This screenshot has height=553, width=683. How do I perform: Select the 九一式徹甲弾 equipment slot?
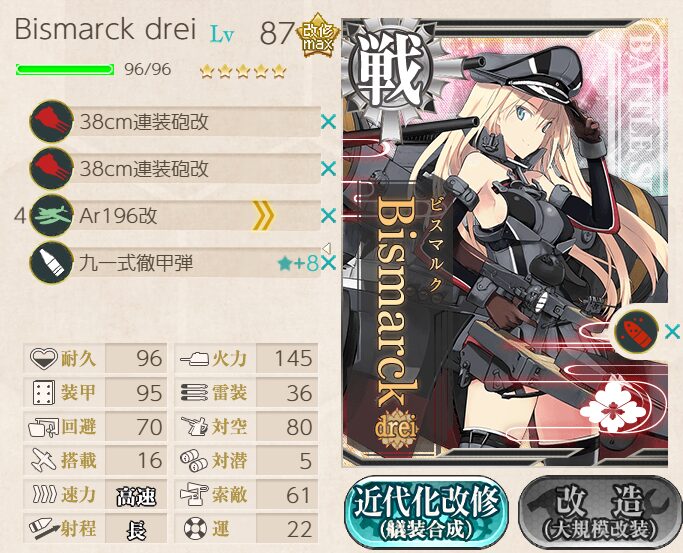175,264
